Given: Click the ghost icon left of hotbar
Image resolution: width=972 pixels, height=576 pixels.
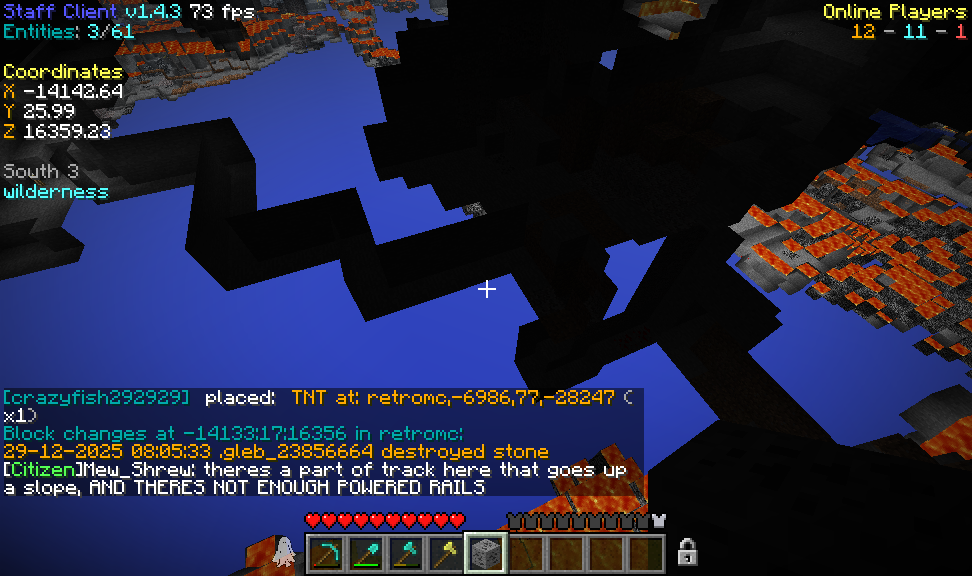Looking at the screenshot, I should (284, 550).
